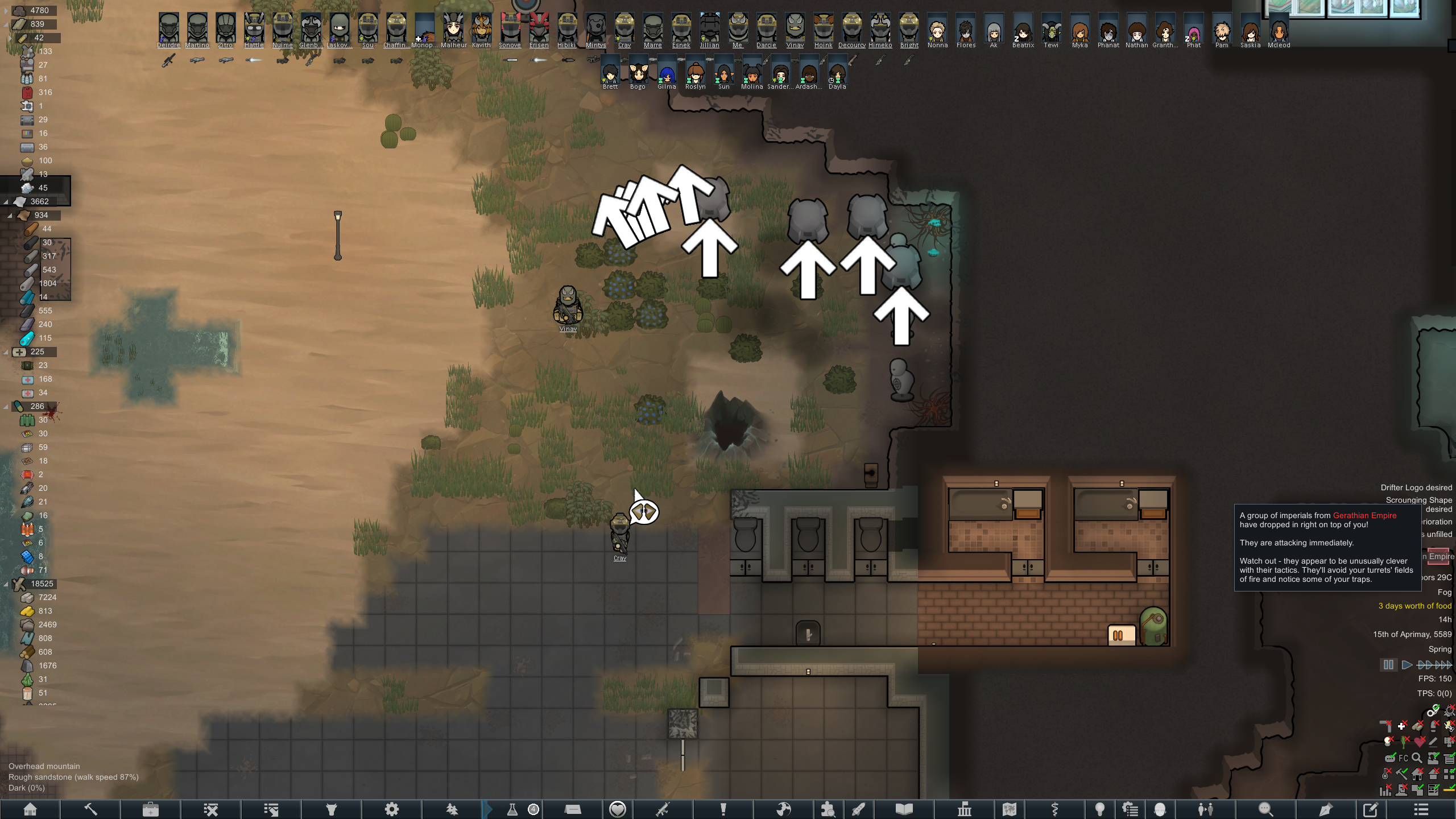This screenshot has width=1456, height=819.
Task: Open the Architect menu with the hammer tab
Action: (90, 809)
